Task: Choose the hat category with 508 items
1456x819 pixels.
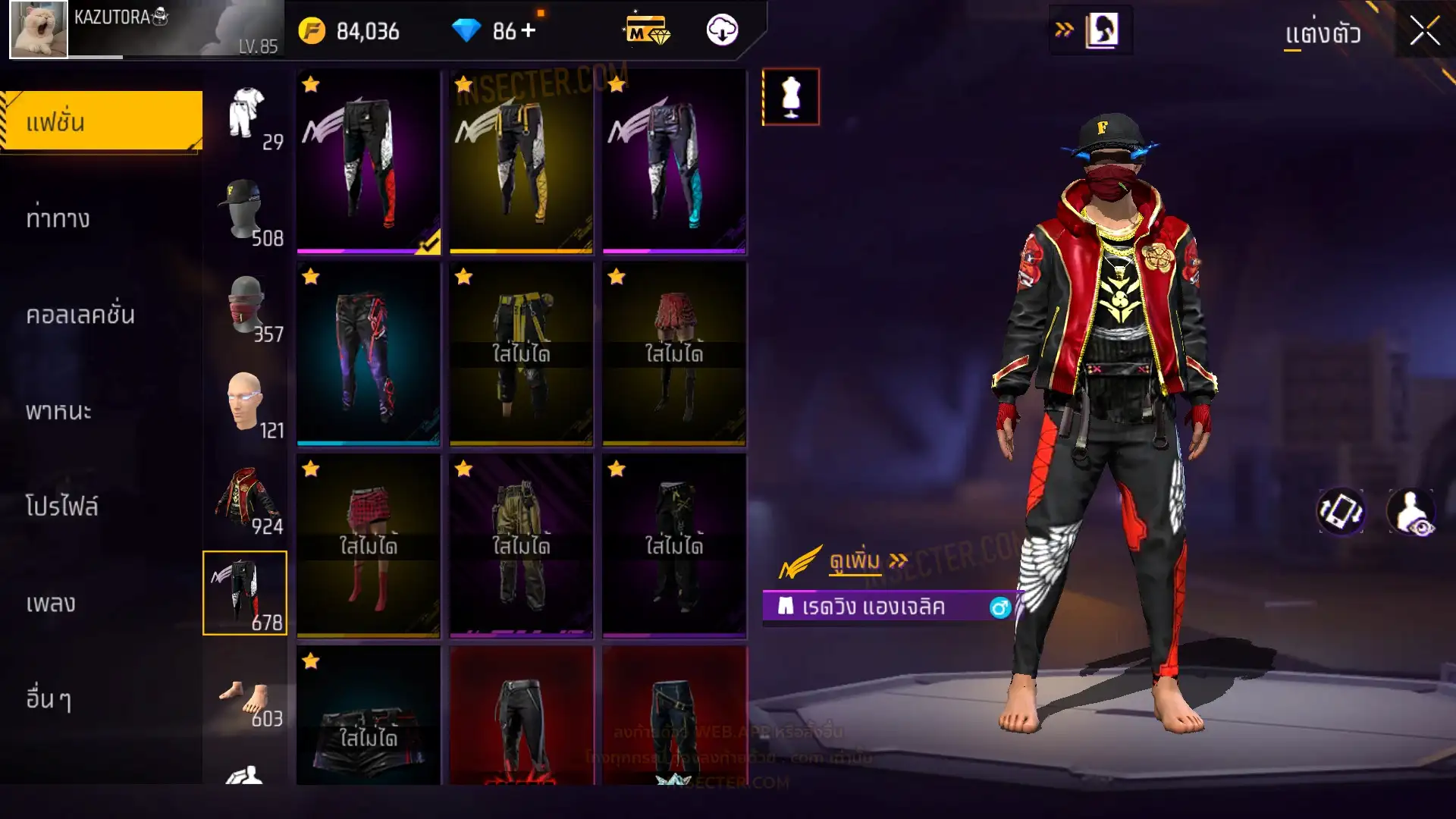Action: coord(246,212)
